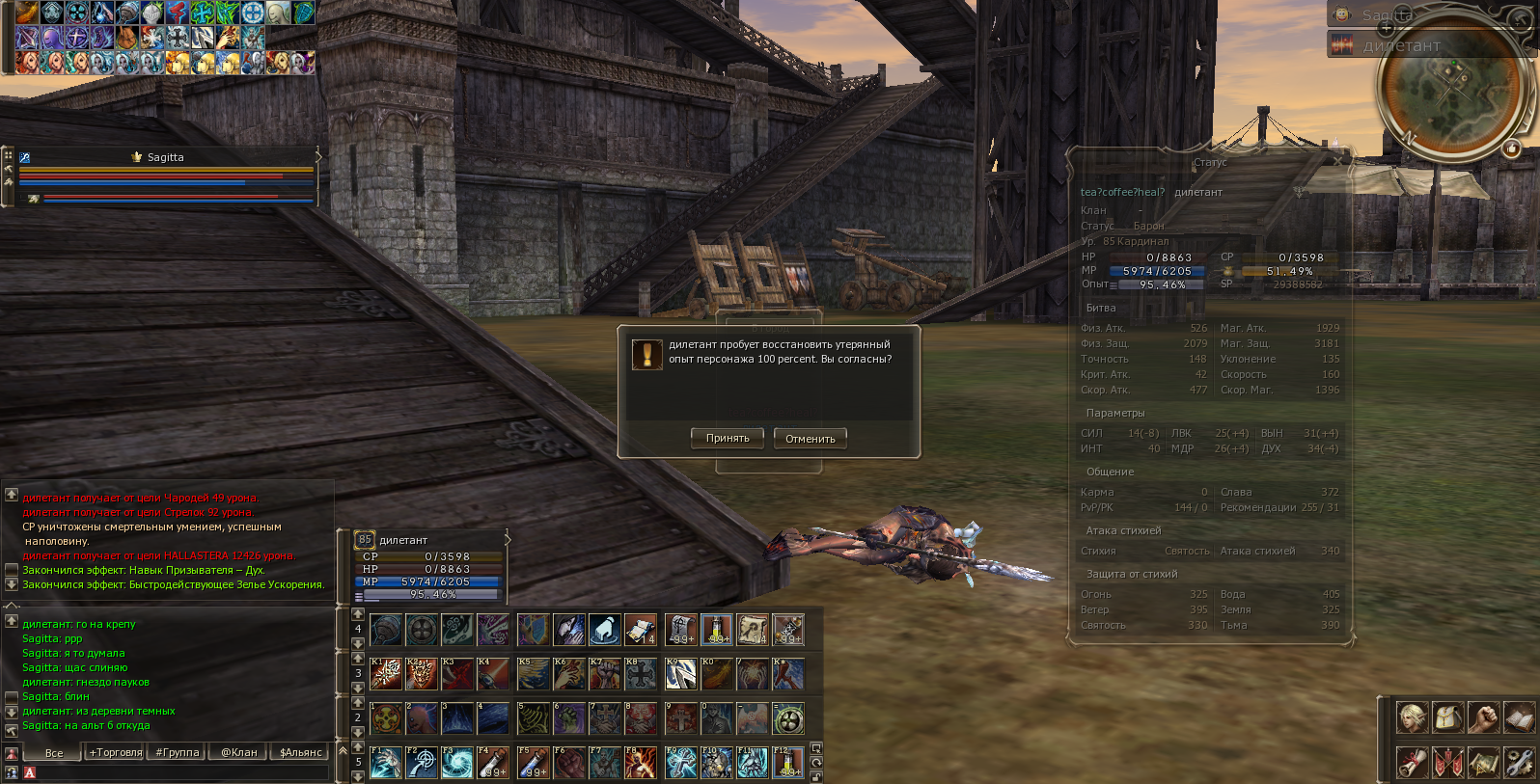Open the quest scroll icon
The height and width of the screenshot is (784, 1540).
(1412, 762)
